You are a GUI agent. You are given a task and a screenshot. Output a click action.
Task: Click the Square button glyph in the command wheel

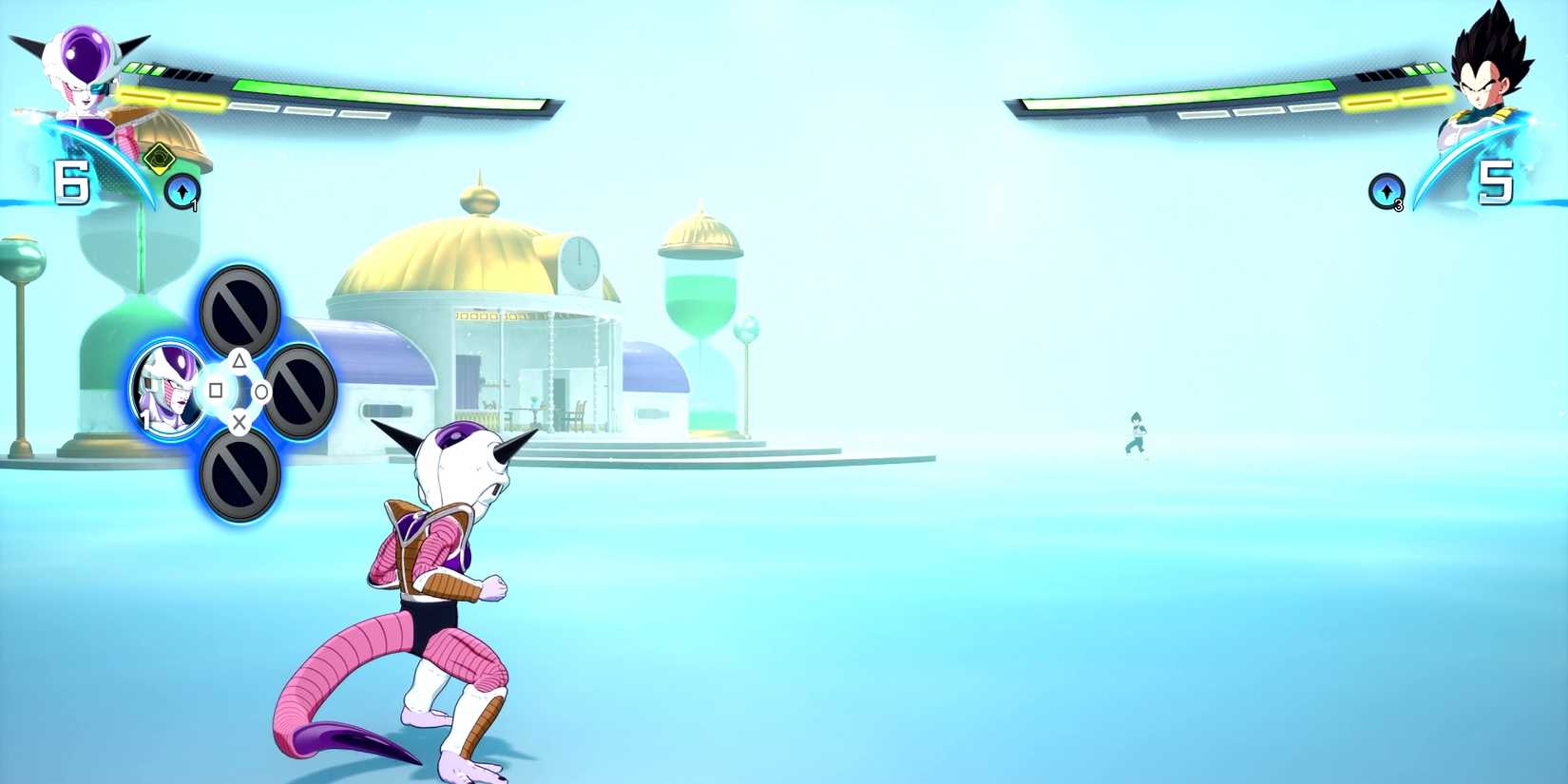215,391
